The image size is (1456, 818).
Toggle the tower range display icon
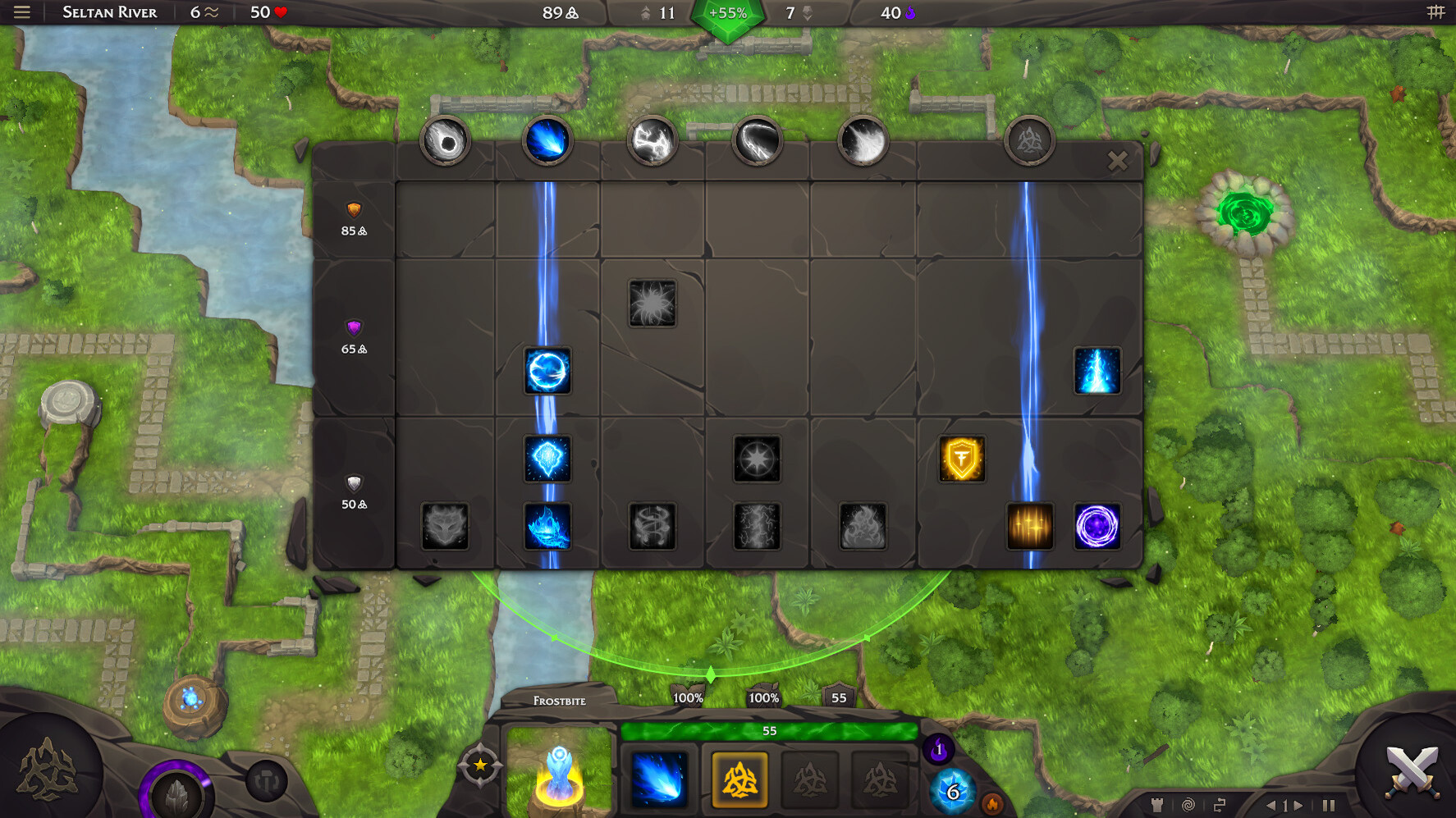click(x=1158, y=805)
